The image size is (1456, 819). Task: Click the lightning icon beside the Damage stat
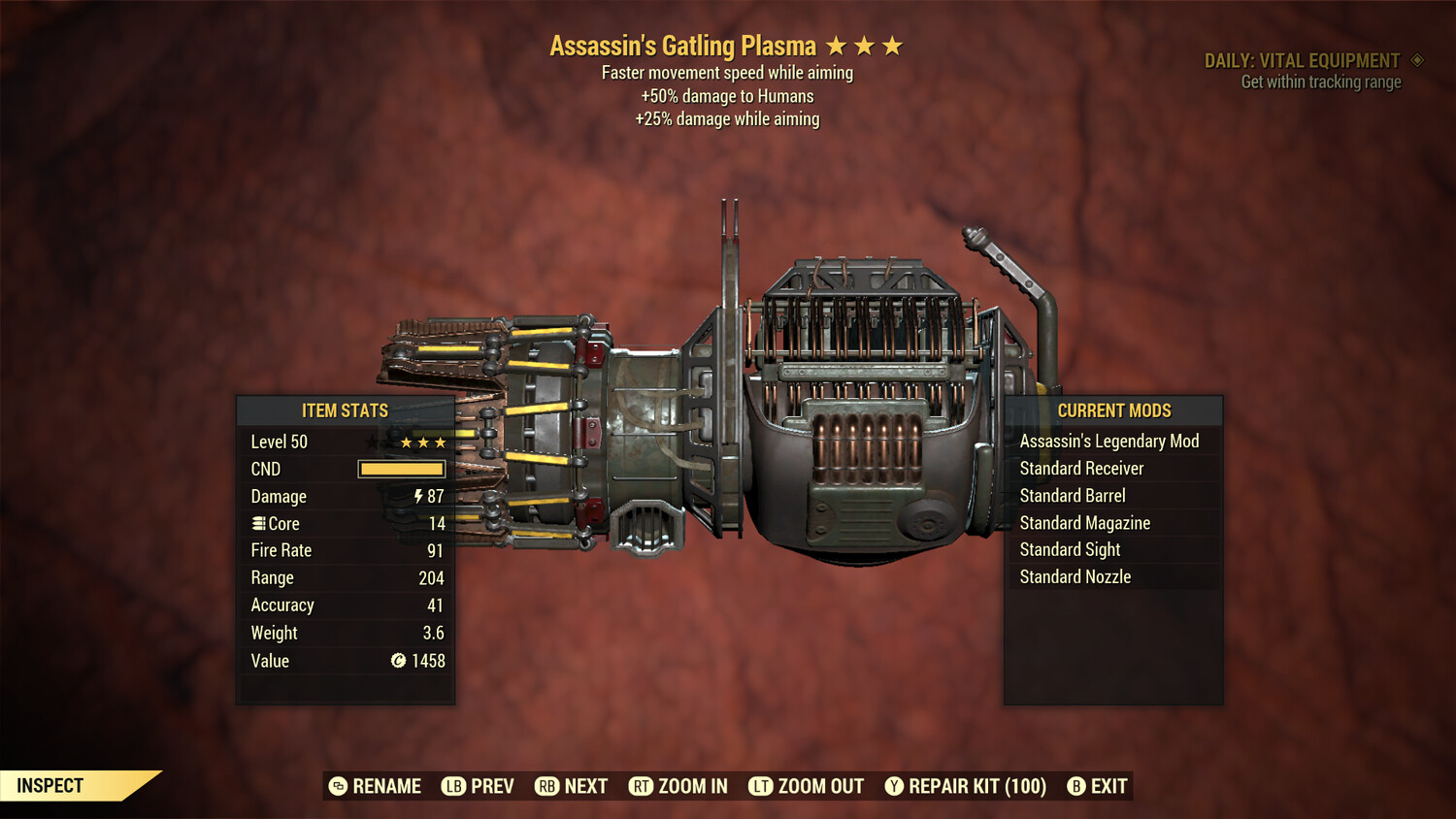417,496
